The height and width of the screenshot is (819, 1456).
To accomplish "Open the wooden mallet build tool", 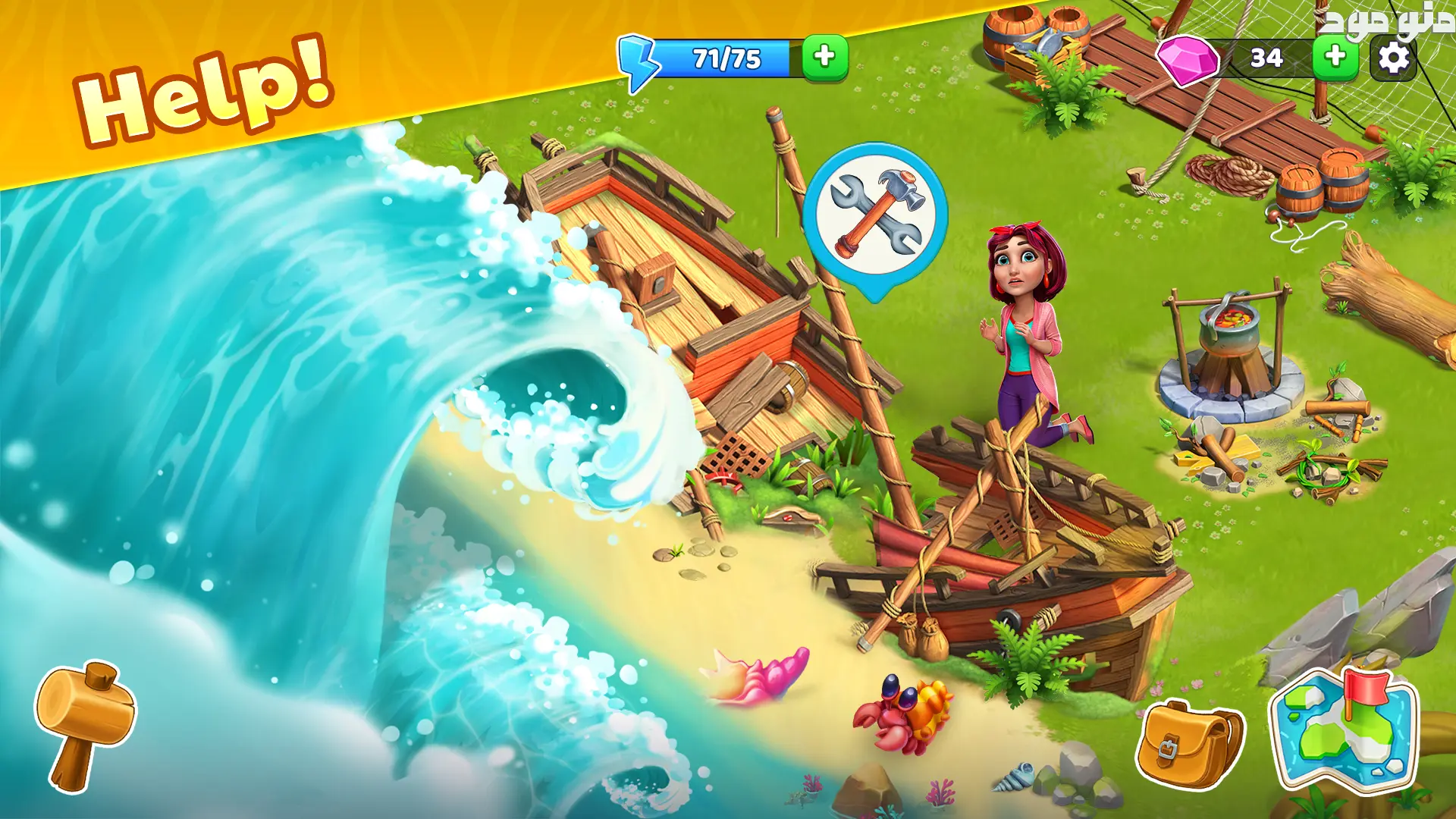I will coord(84,723).
